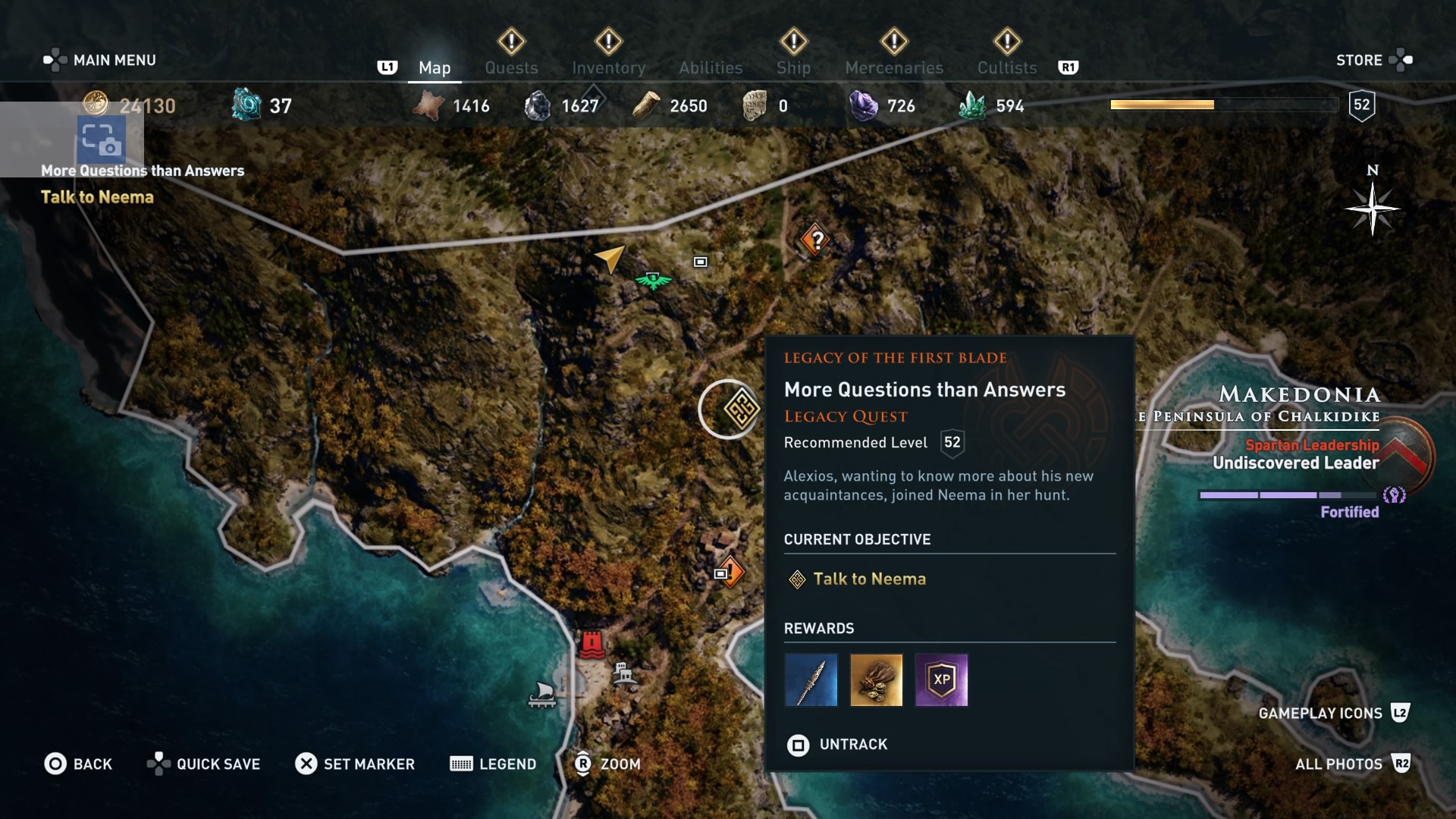Open the Cultists menu

[x=1006, y=67]
